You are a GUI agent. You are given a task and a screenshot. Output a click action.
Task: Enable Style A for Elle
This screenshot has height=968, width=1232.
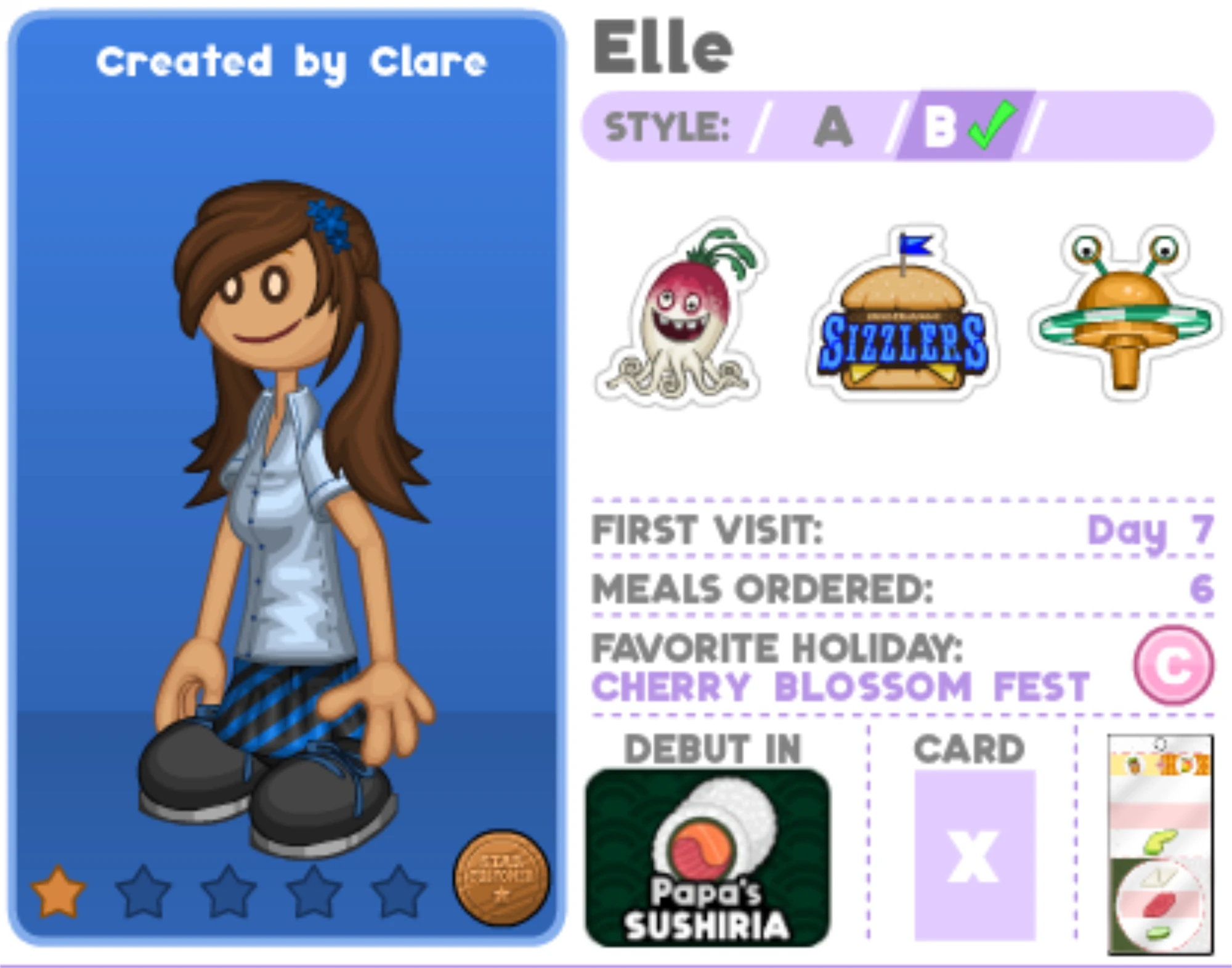coord(835,126)
